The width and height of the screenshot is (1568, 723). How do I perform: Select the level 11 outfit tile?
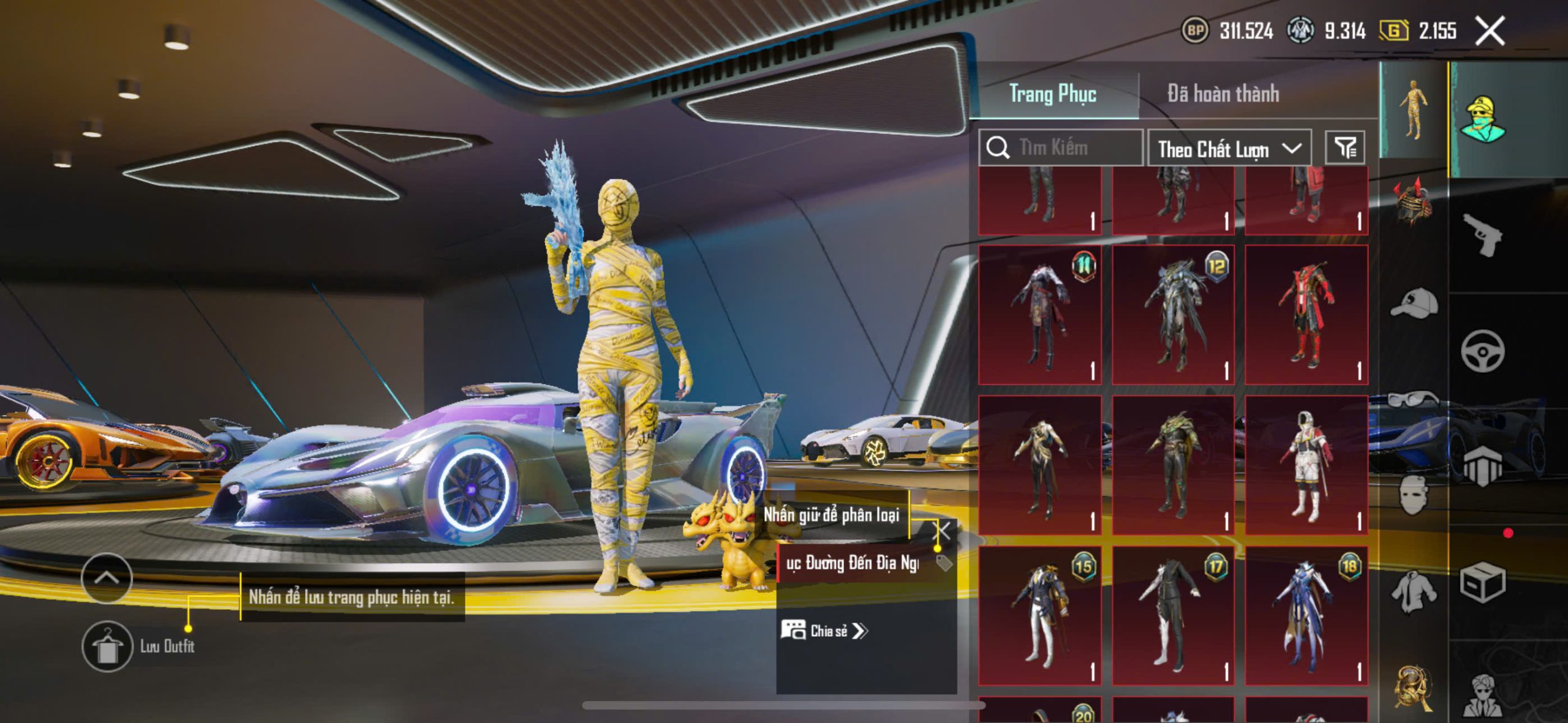1040,315
